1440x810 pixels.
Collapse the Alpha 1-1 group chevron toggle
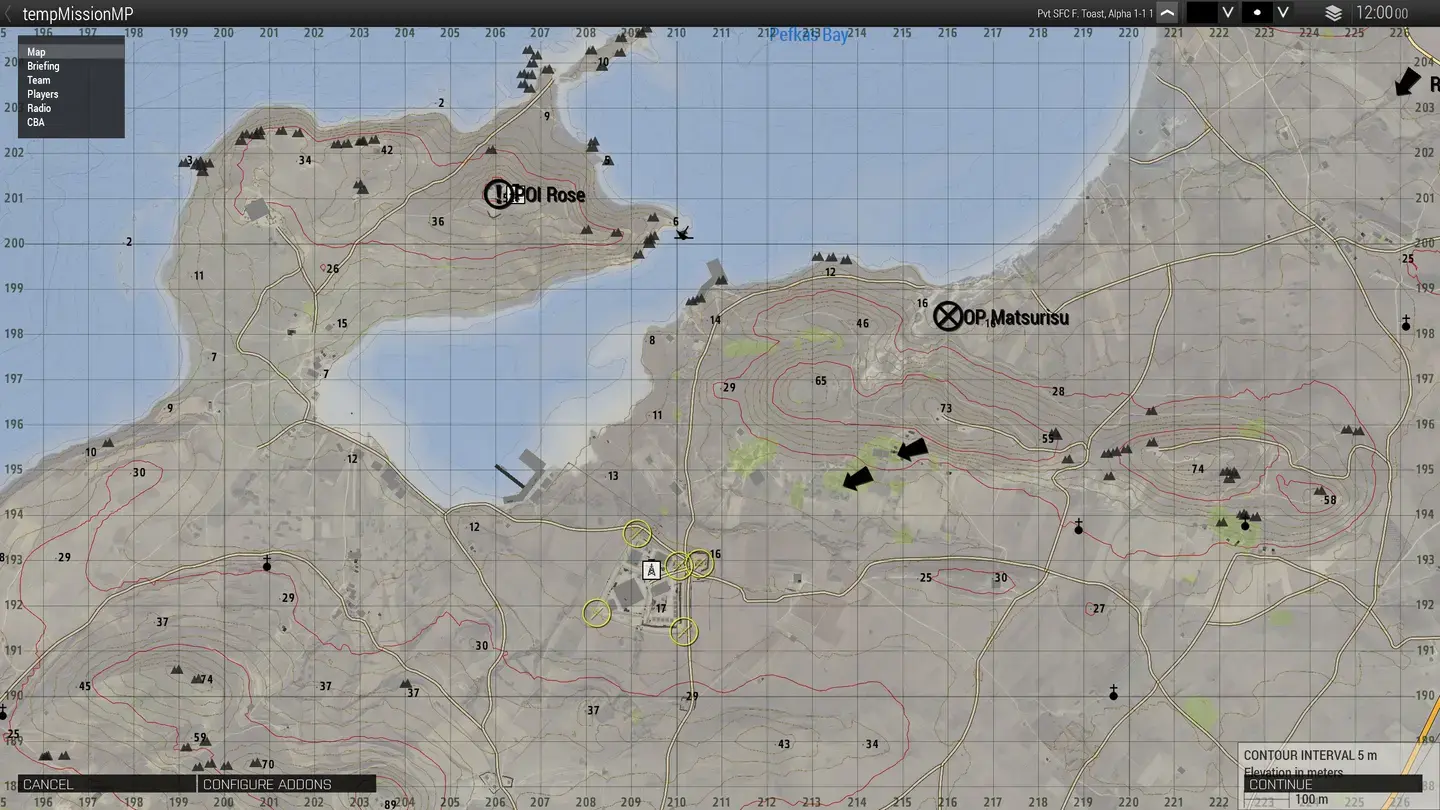pyautogui.click(x=1166, y=13)
